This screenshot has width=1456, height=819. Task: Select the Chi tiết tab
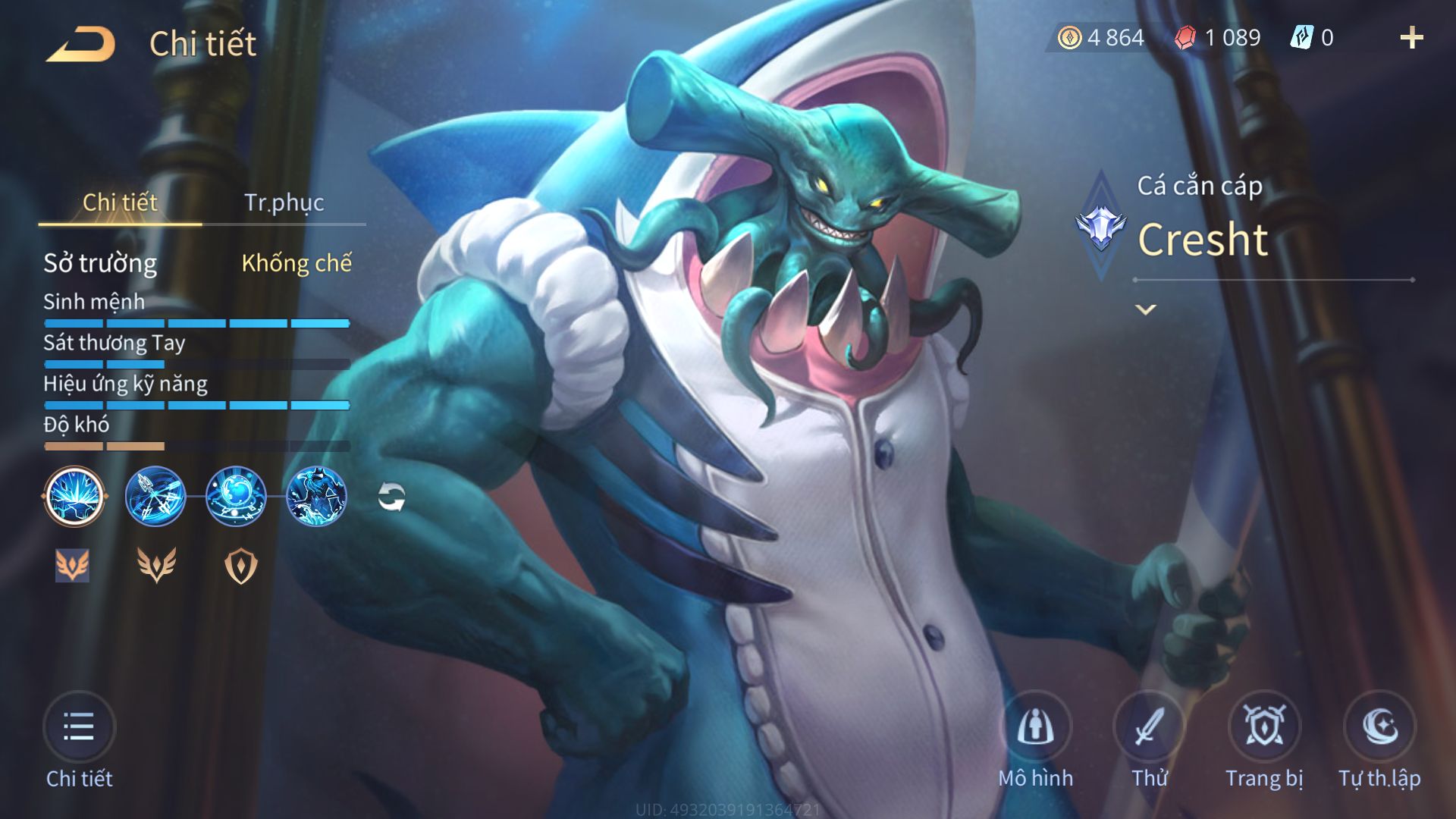coord(120,202)
